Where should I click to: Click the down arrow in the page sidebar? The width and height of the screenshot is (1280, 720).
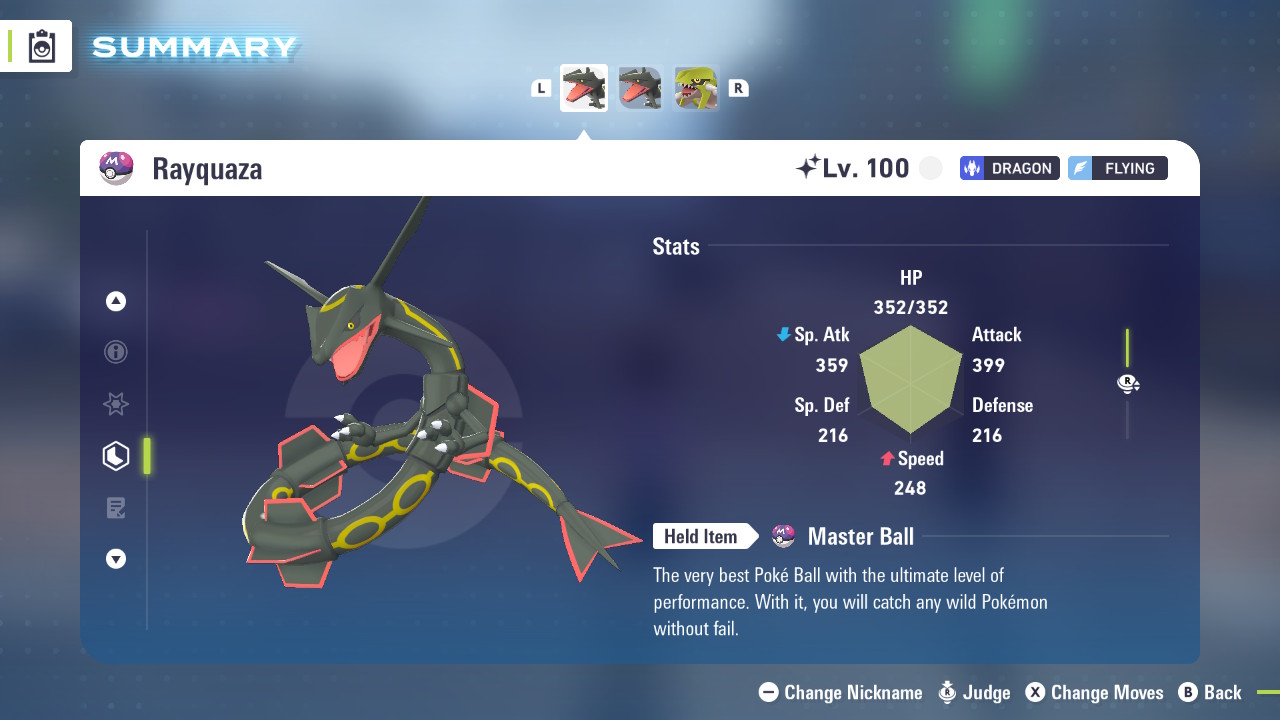point(116,559)
